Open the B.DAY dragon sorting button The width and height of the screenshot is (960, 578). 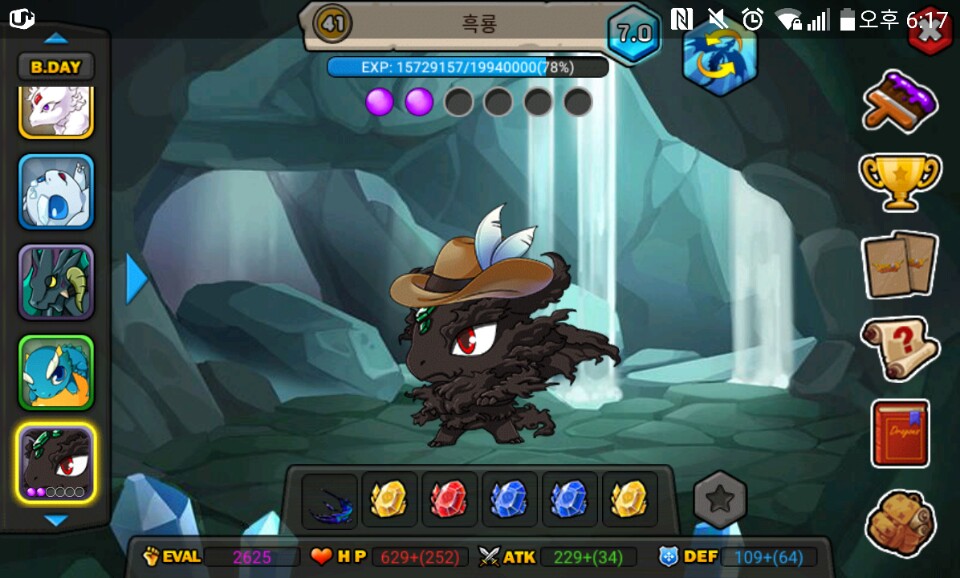click(x=56, y=67)
